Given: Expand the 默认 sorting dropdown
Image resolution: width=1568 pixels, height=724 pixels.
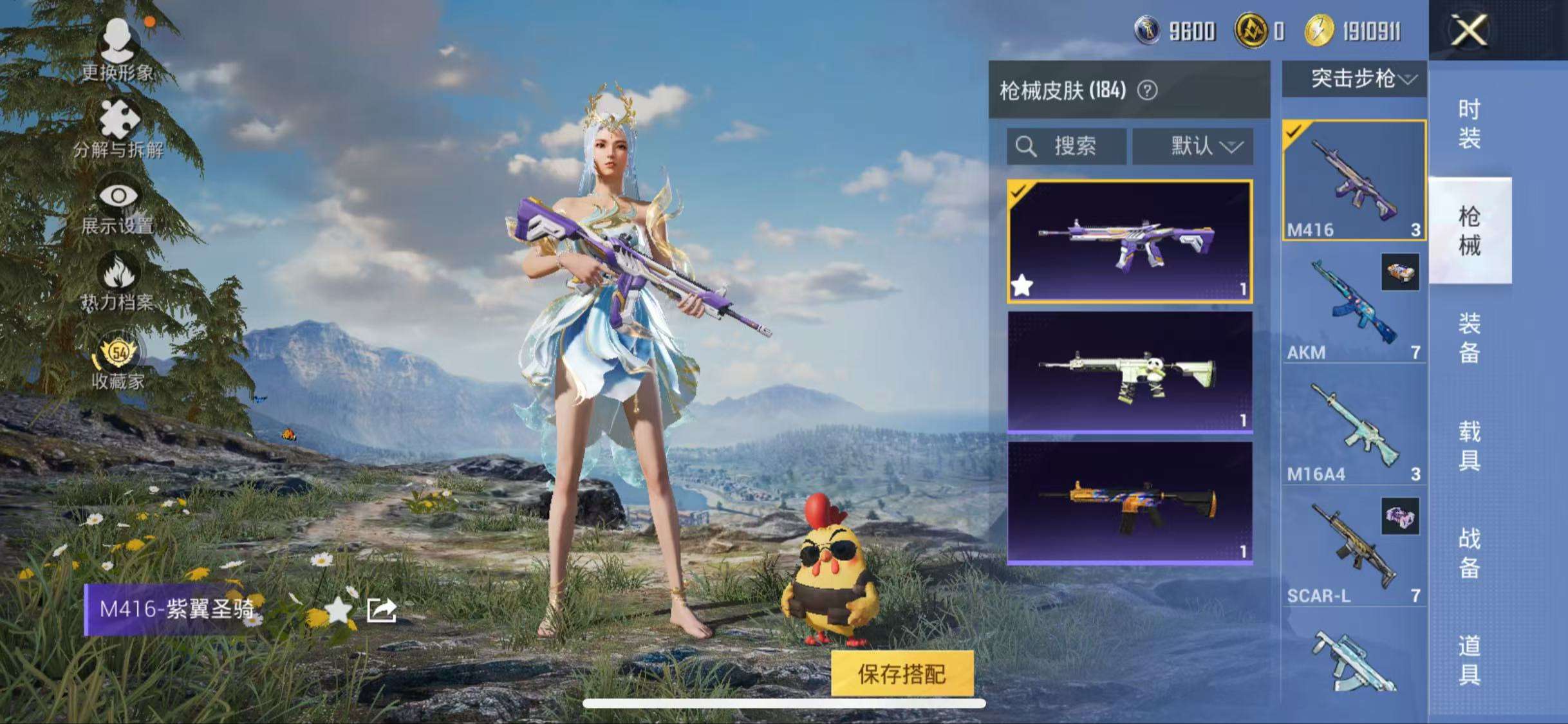Looking at the screenshot, I should pyautogui.click(x=1193, y=147).
